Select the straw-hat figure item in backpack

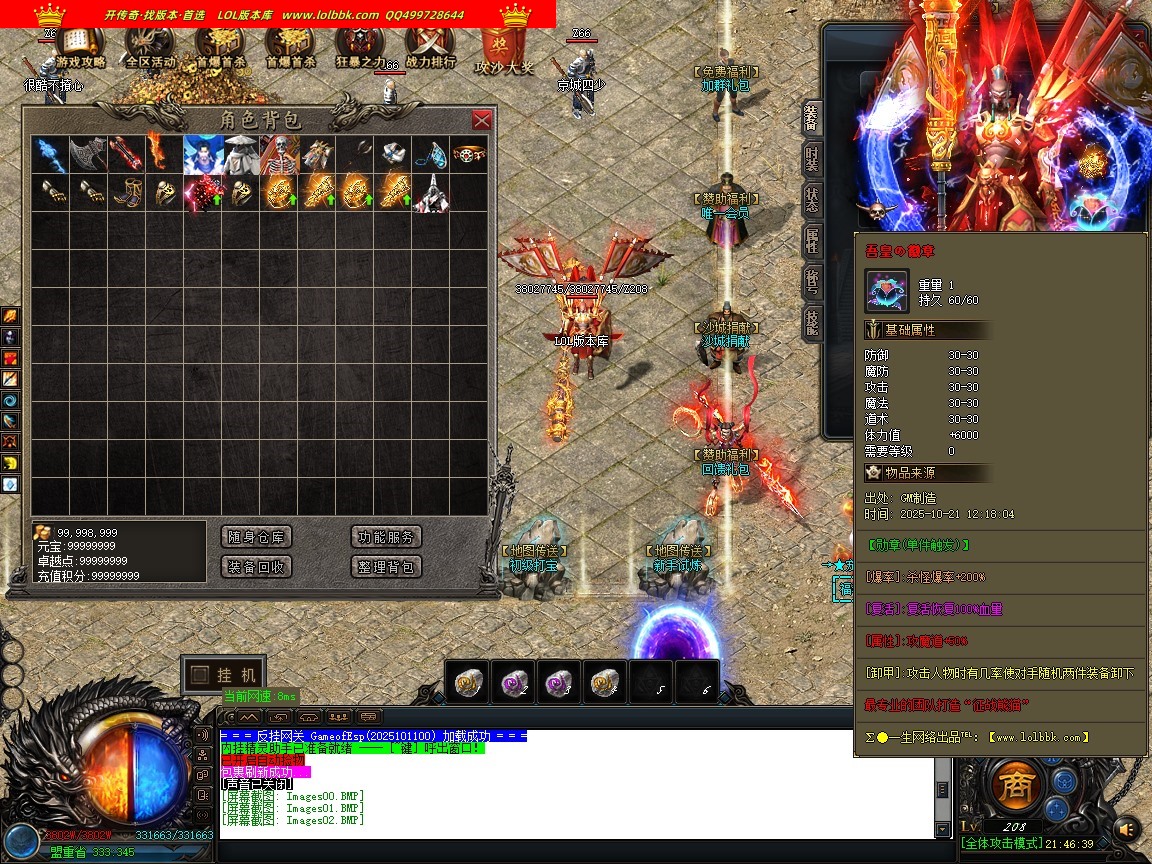(241, 155)
